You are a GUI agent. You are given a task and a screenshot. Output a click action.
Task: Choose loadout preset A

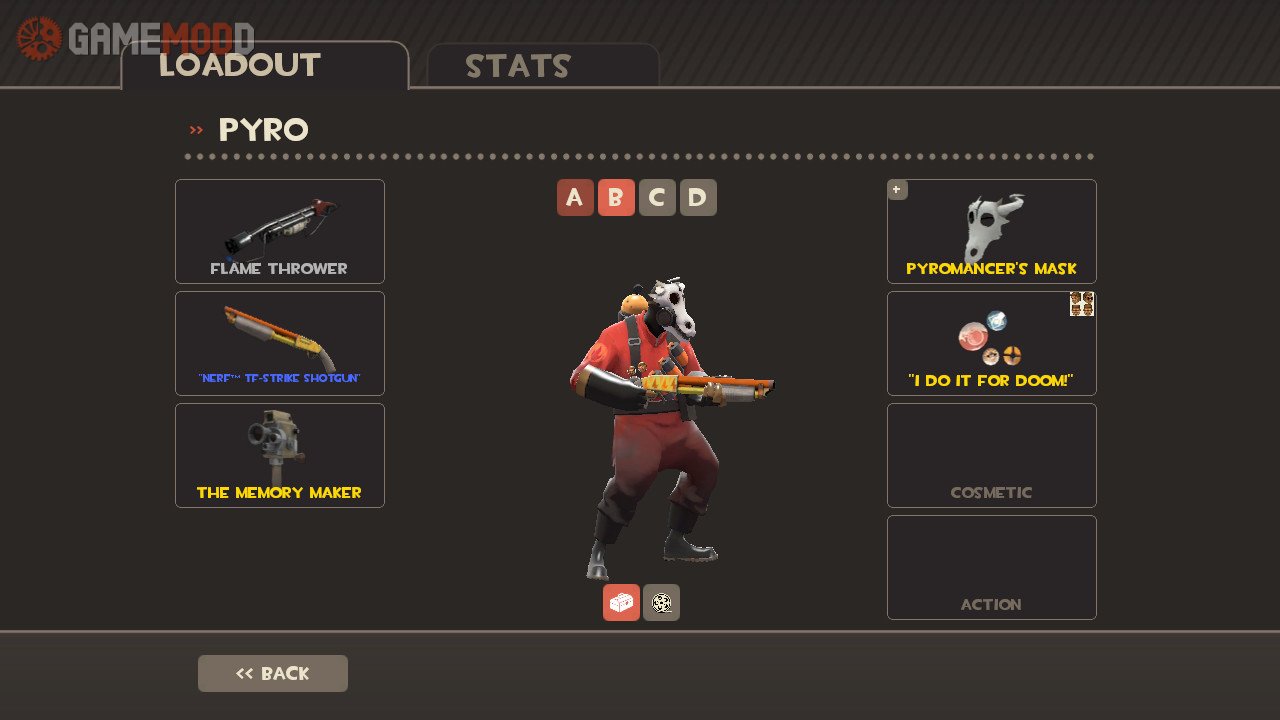coord(575,198)
